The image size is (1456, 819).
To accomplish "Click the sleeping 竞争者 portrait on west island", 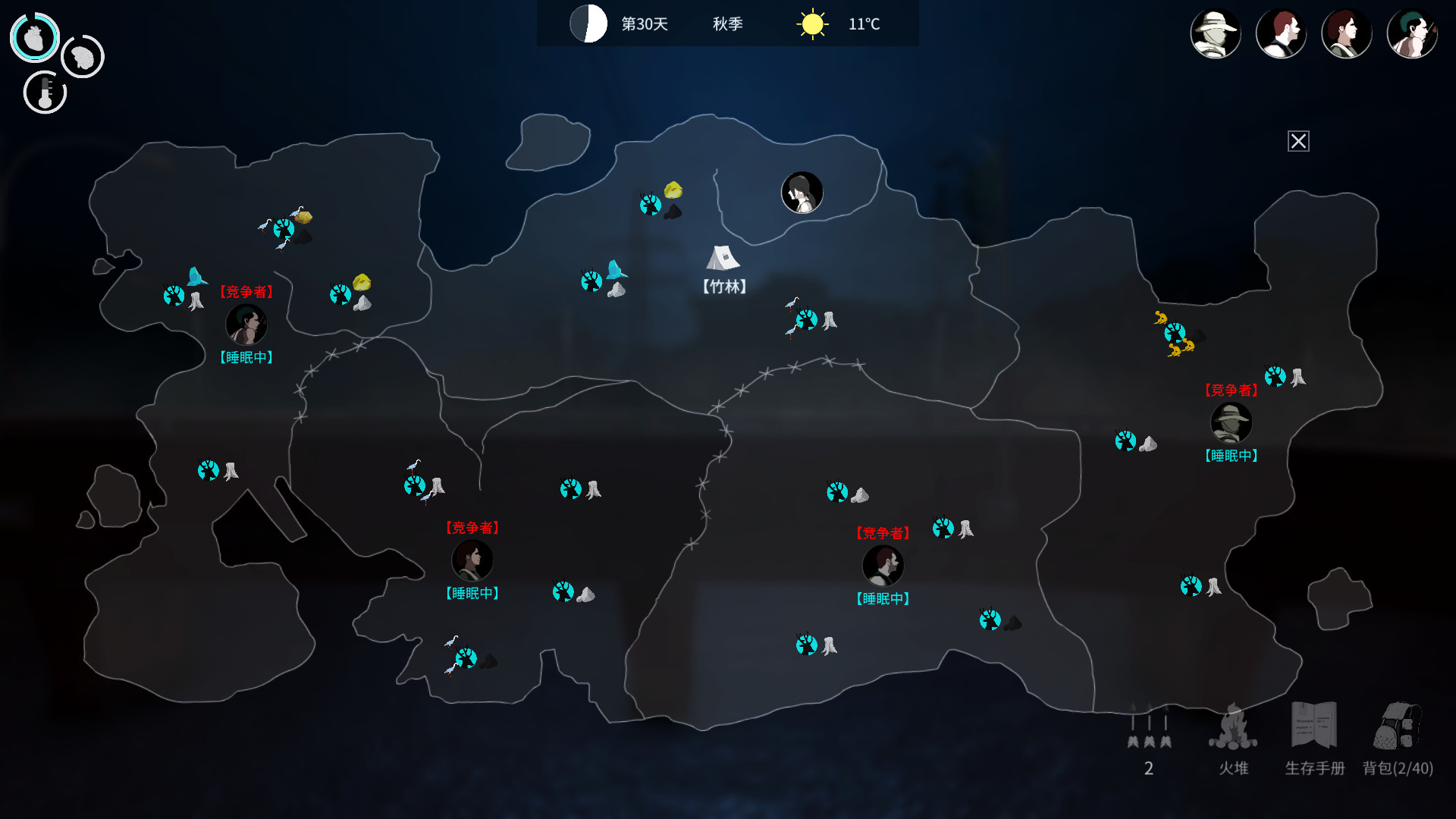I will coord(247,325).
